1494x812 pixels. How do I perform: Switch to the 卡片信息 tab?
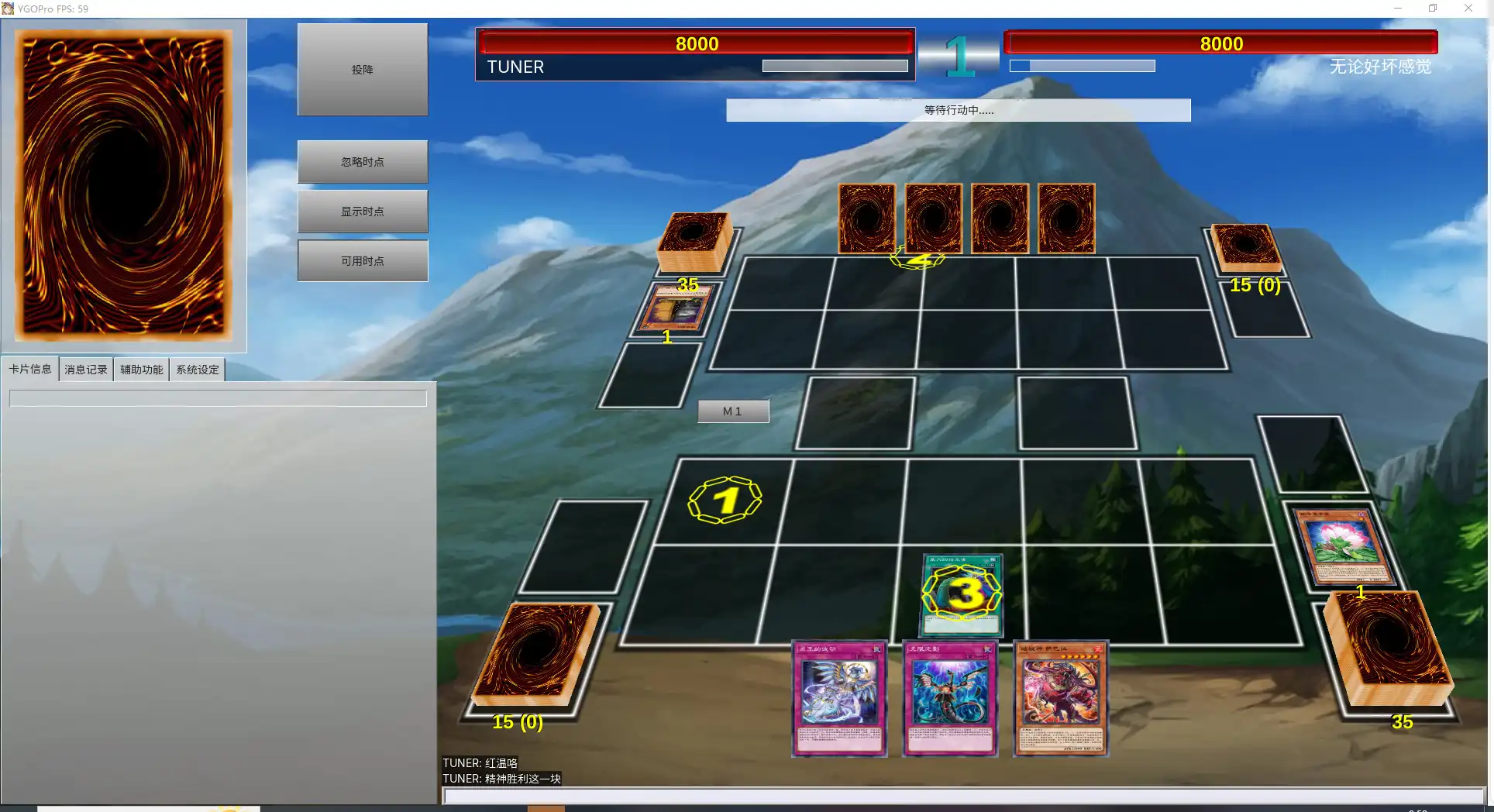[x=30, y=370]
